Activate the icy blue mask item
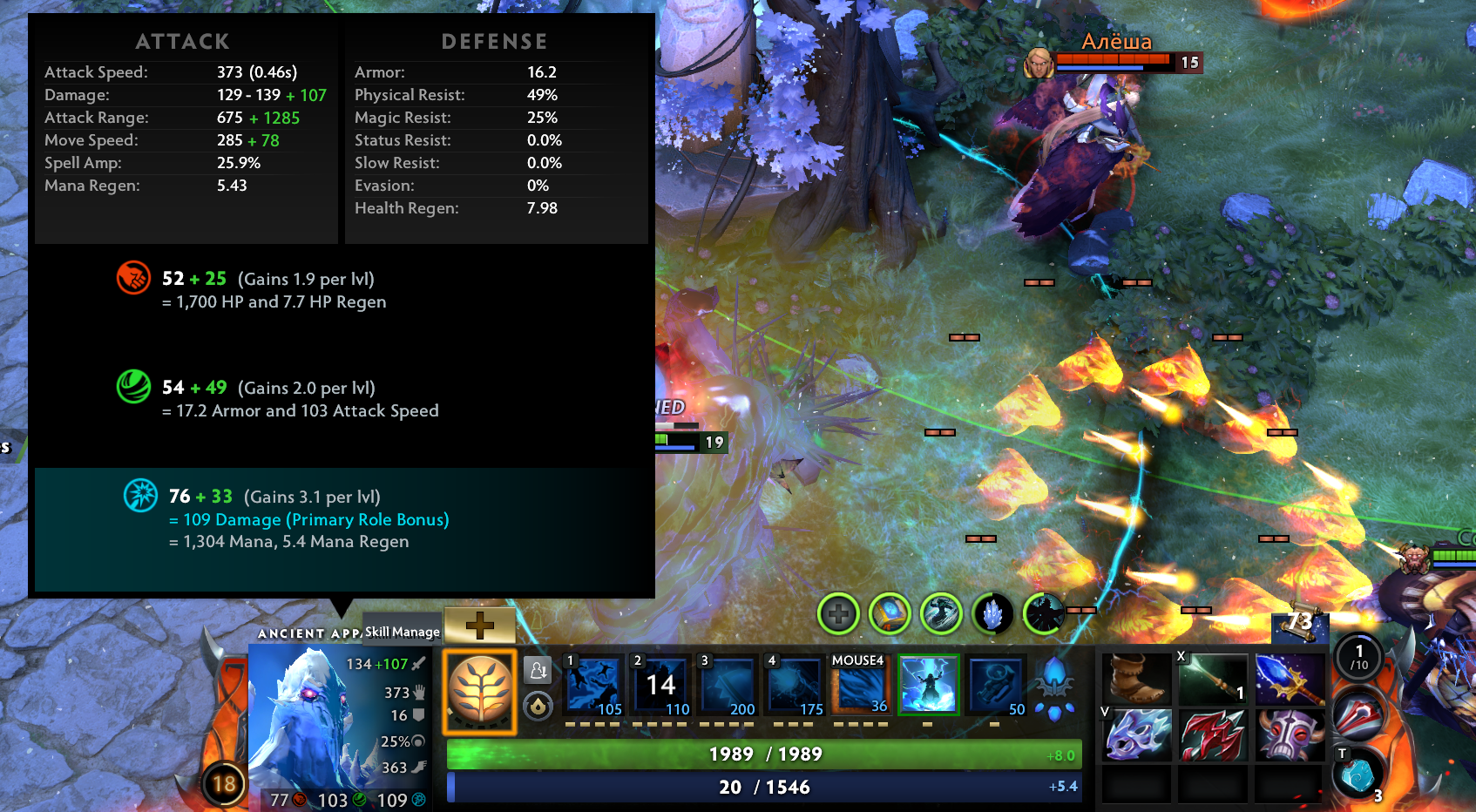 pyautogui.click(x=1136, y=734)
